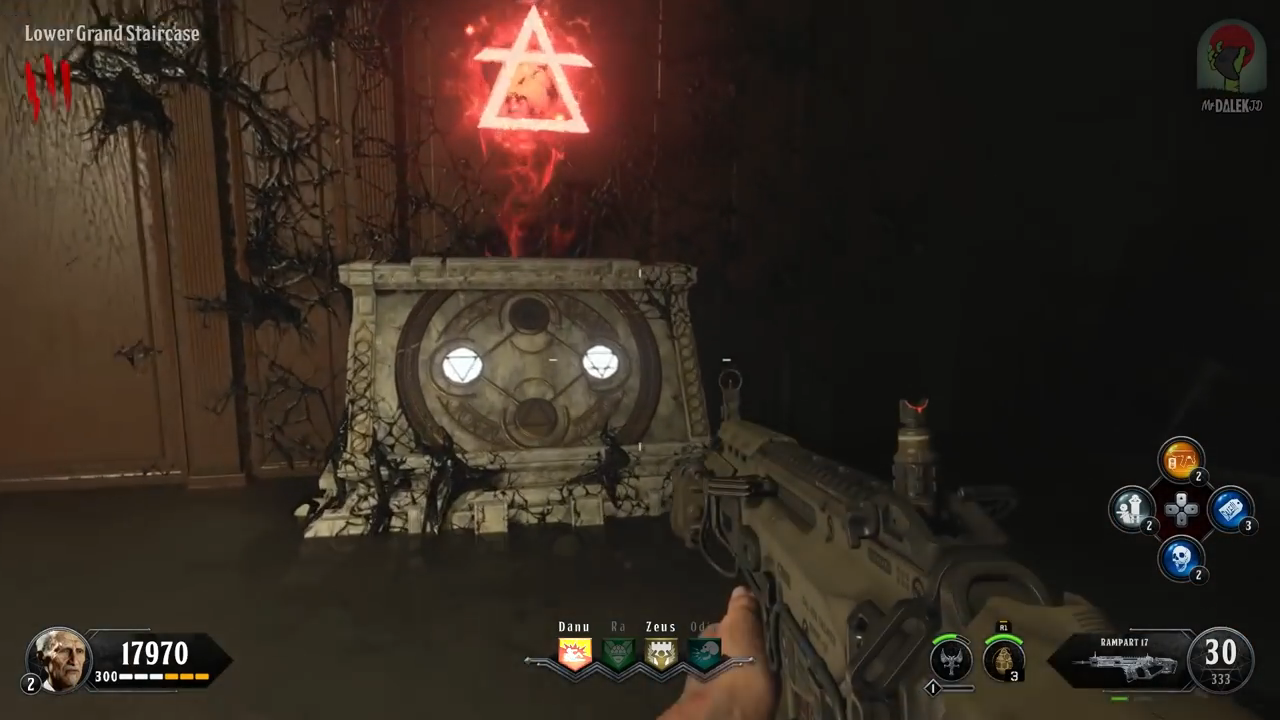1280x720 pixels.
Task: Choose the Zeus perk icon
Action: [x=661, y=653]
